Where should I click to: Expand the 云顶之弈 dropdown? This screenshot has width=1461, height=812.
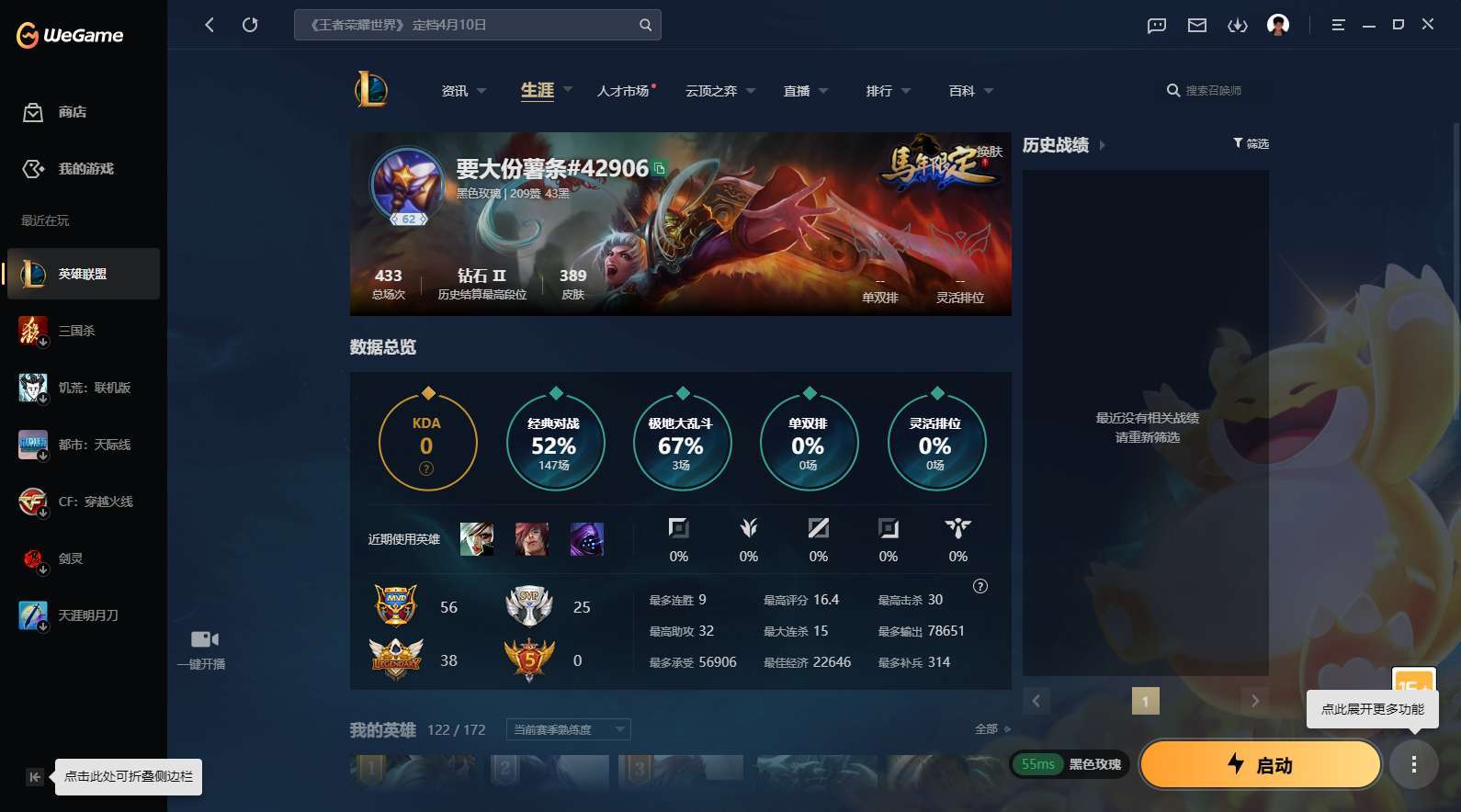[719, 90]
